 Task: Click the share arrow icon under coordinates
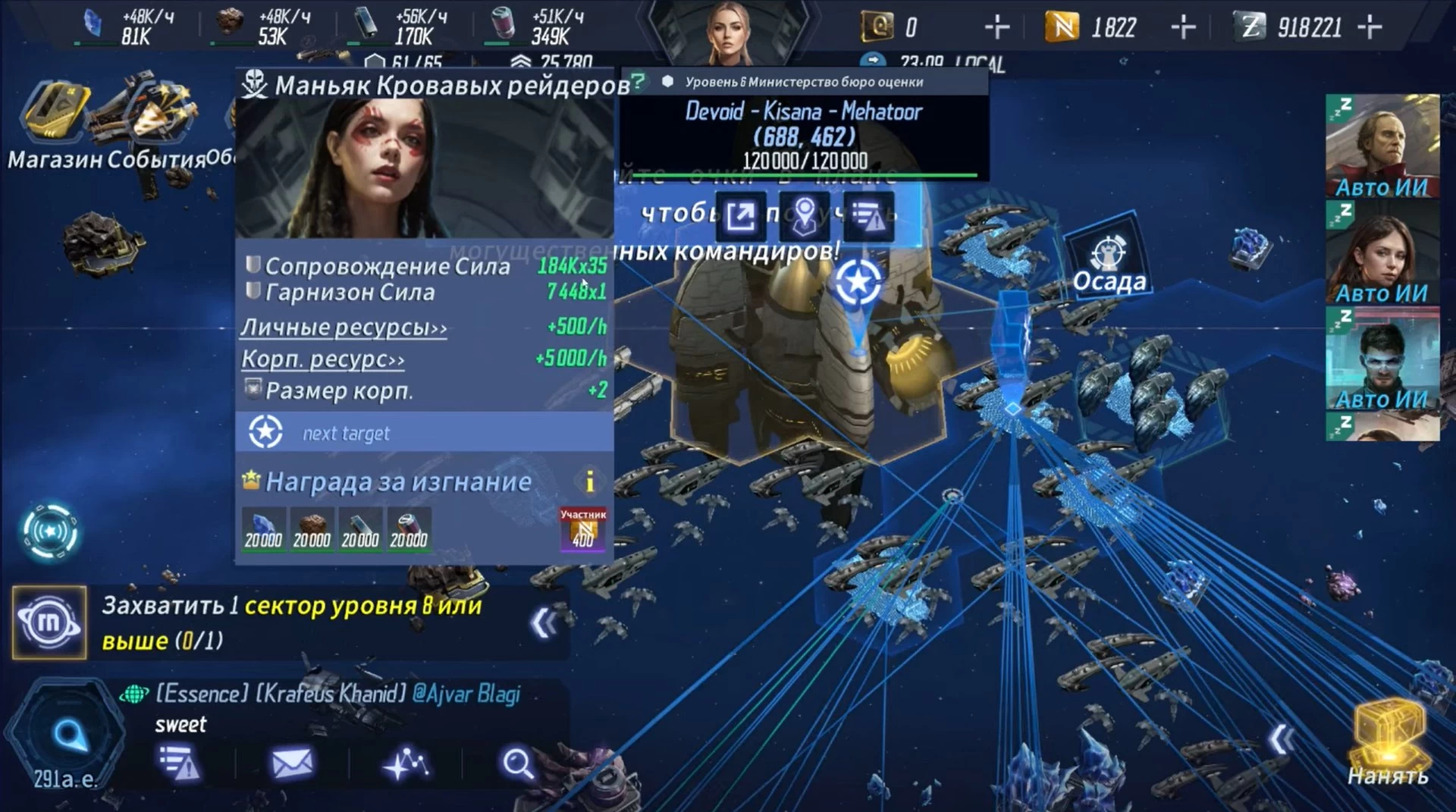pos(741,217)
